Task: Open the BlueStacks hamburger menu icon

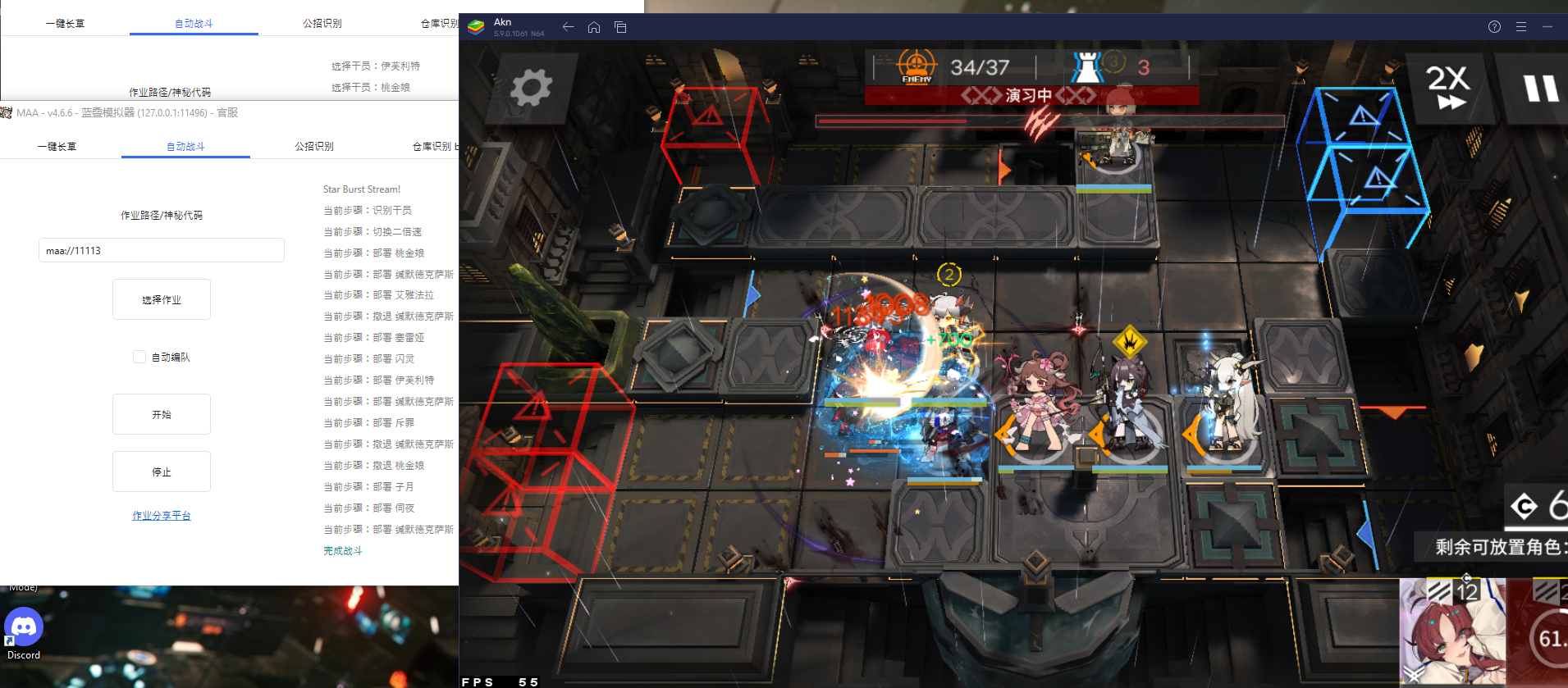Action: (x=1520, y=26)
